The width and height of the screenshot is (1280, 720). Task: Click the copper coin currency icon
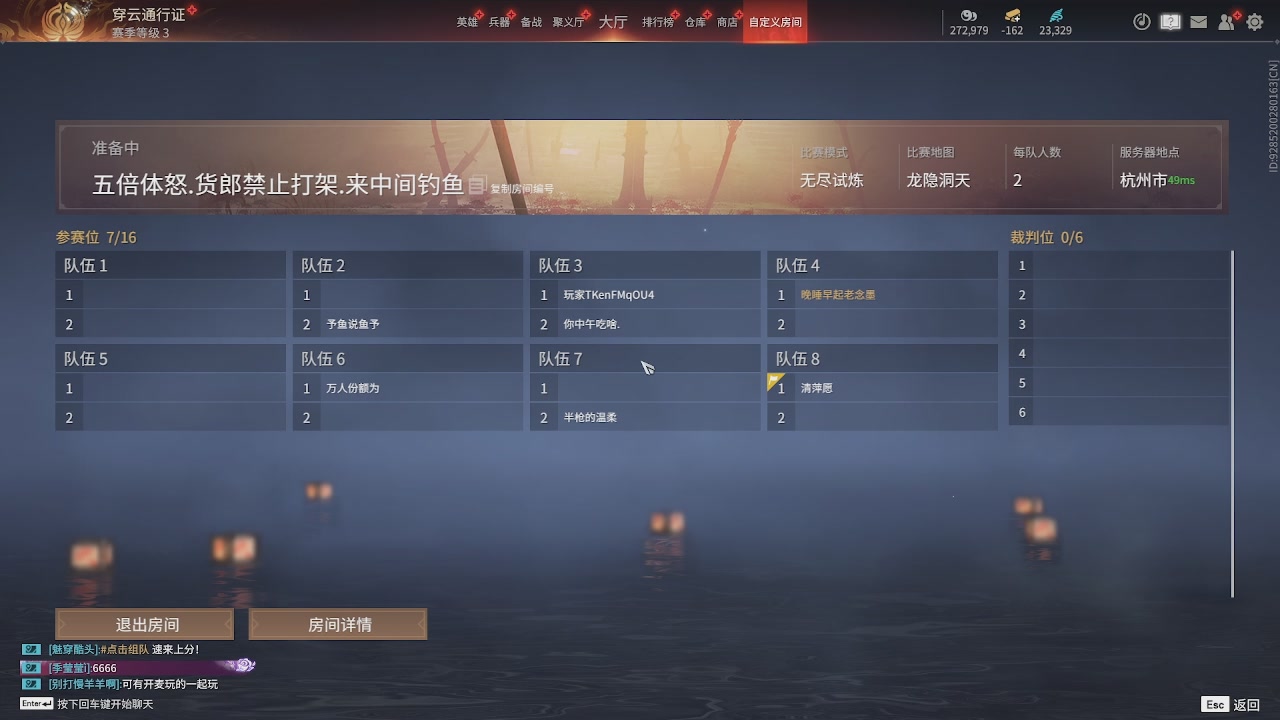pyautogui.click(x=967, y=17)
